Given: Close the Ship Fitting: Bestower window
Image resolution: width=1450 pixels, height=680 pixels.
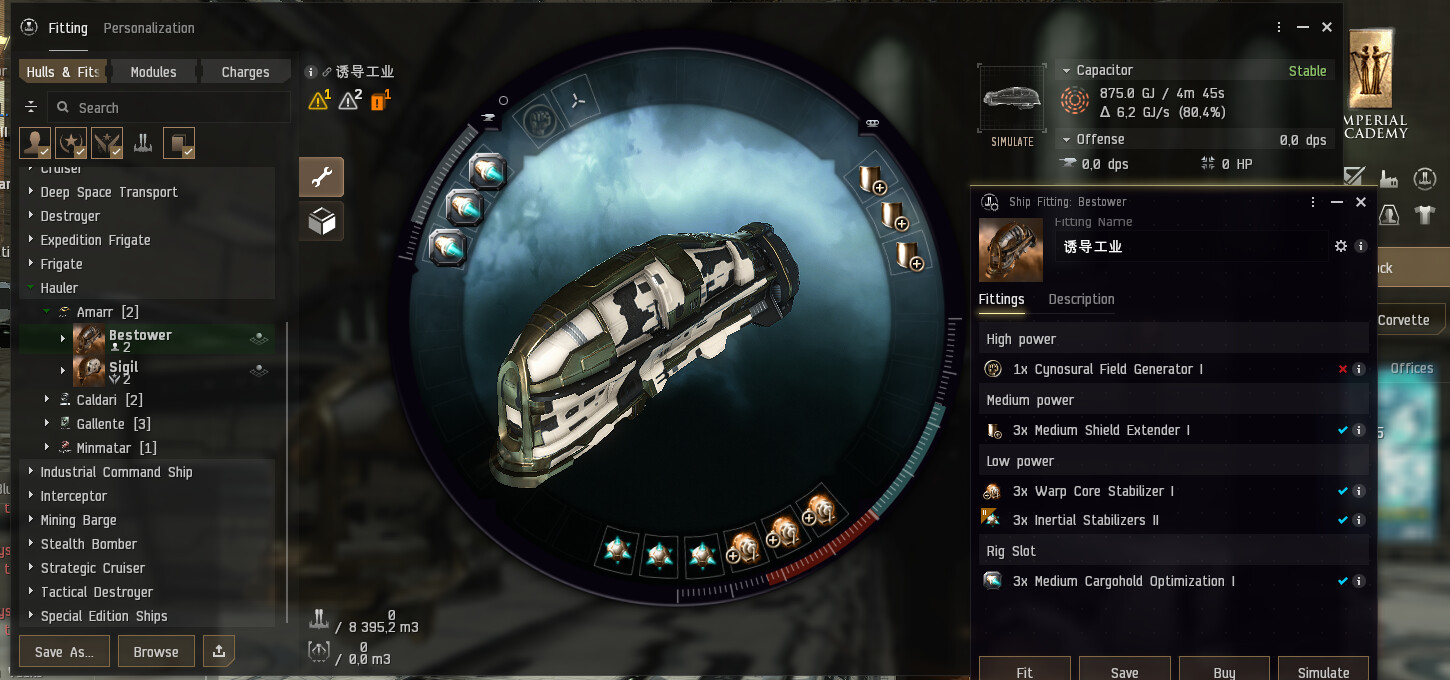Looking at the screenshot, I should pyautogui.click(x=1360, y=202).
